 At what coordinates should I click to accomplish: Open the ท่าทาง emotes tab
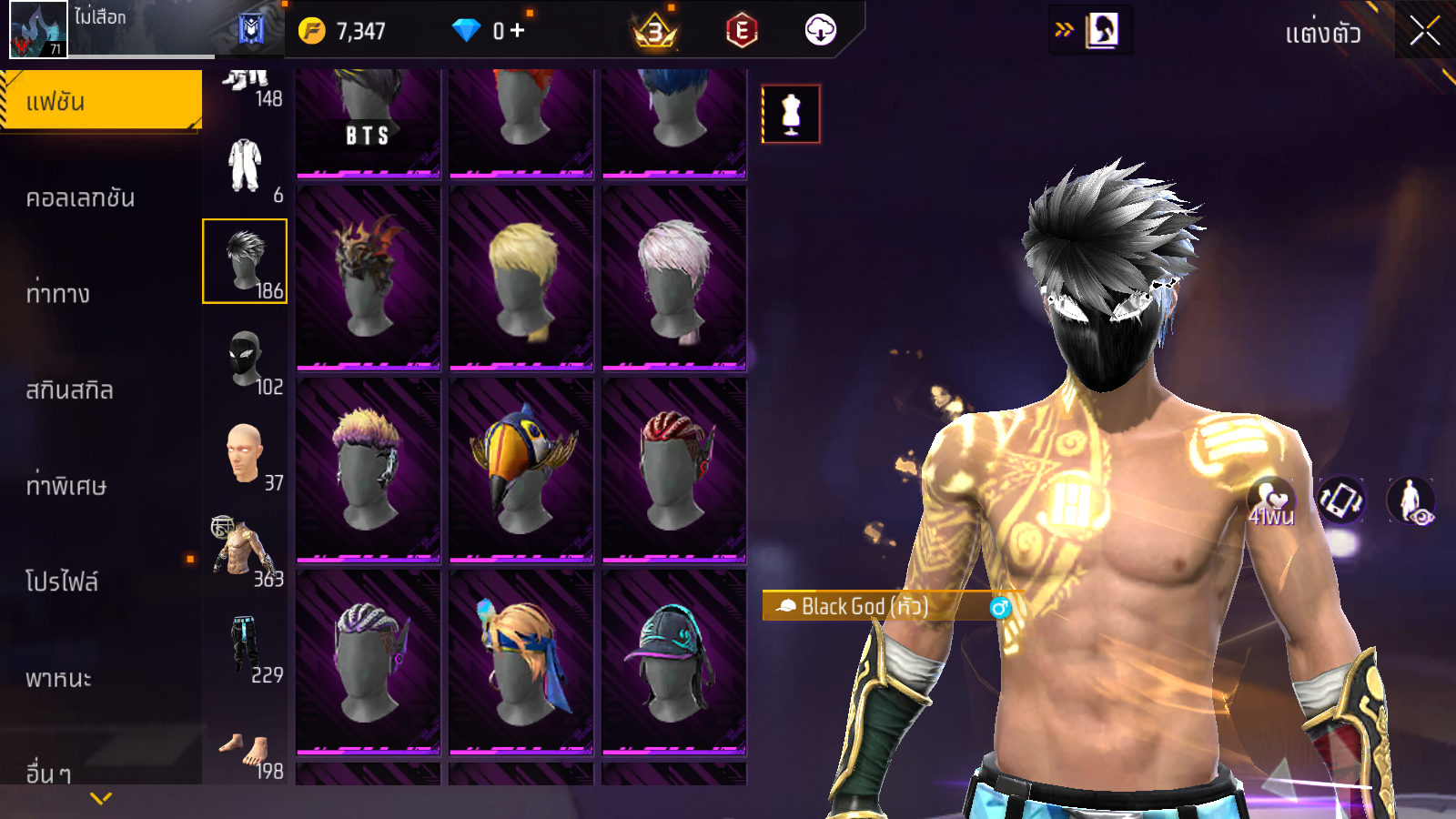coord(58,293)
